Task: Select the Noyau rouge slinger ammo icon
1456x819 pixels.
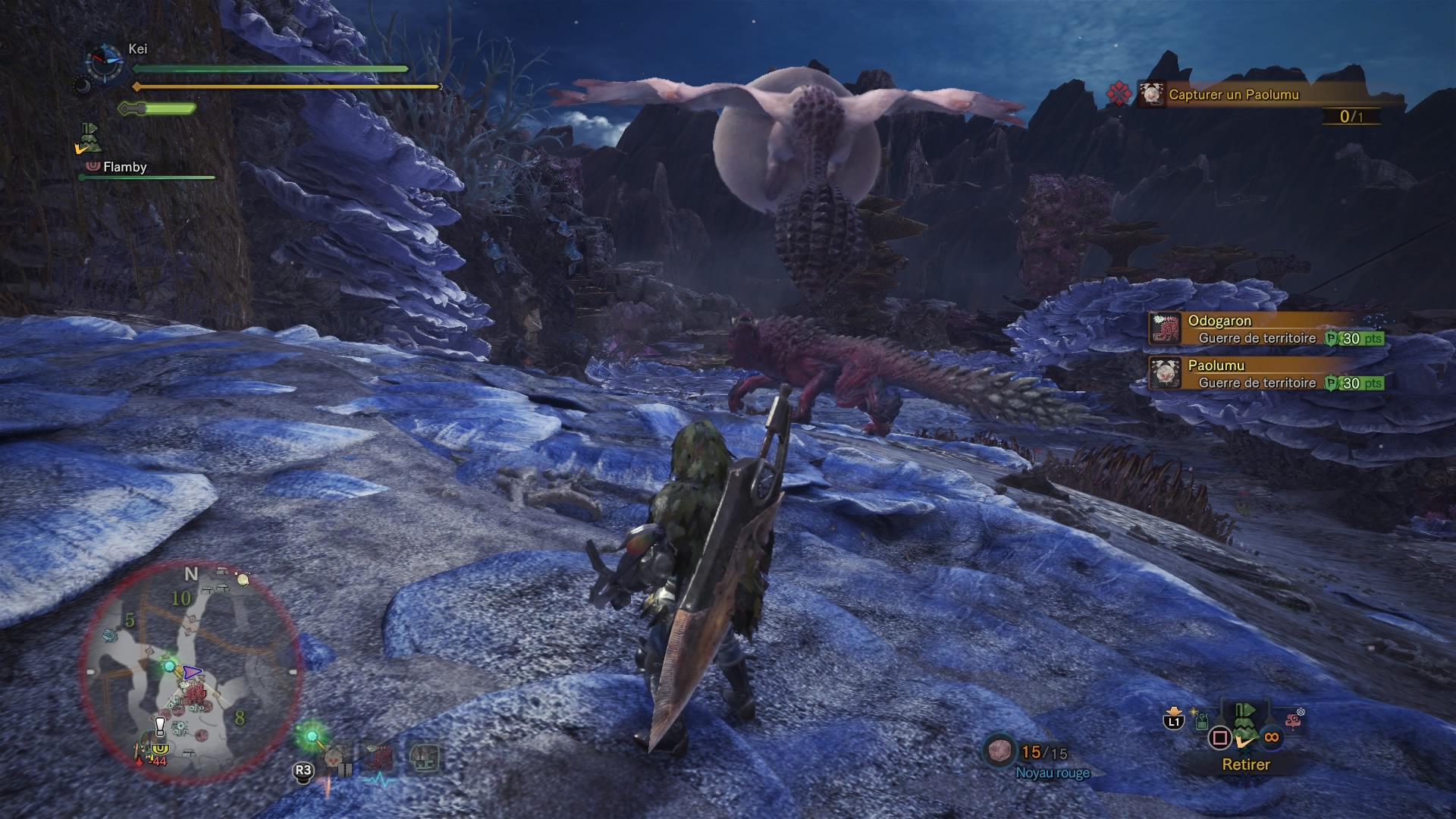Action: [999, 752]
